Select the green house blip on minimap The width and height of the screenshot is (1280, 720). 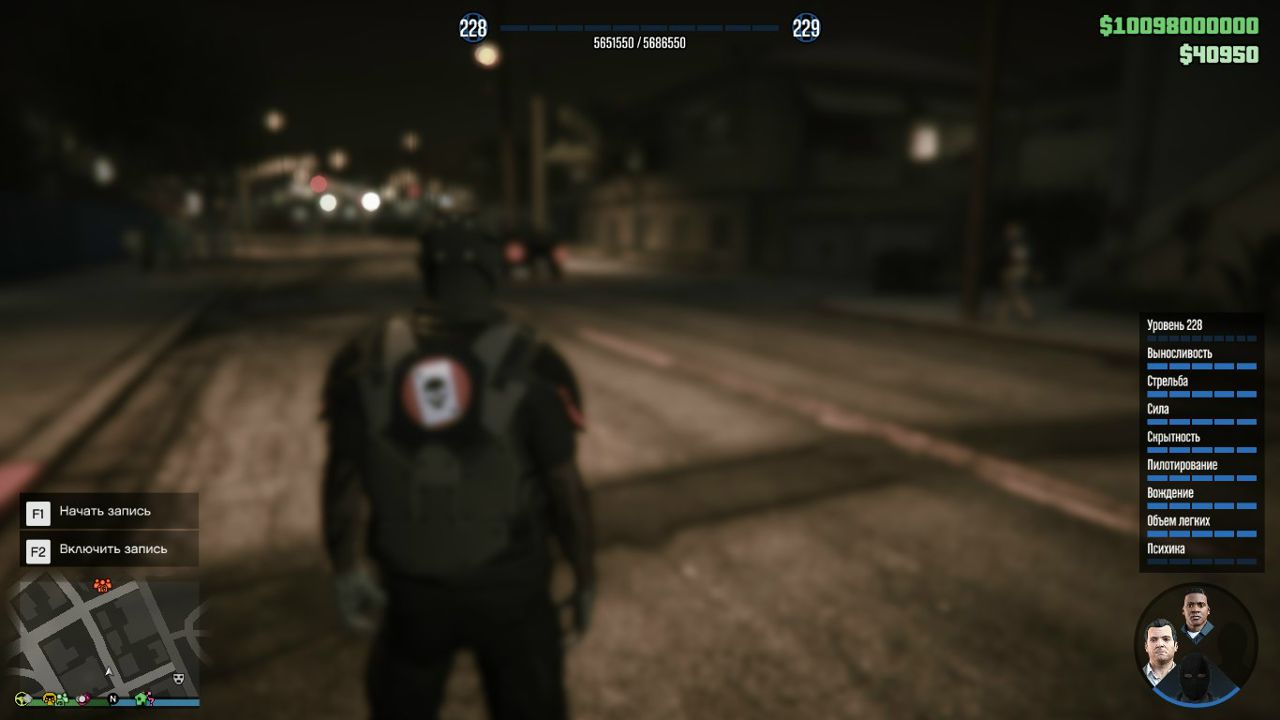(x=142, y=698)
